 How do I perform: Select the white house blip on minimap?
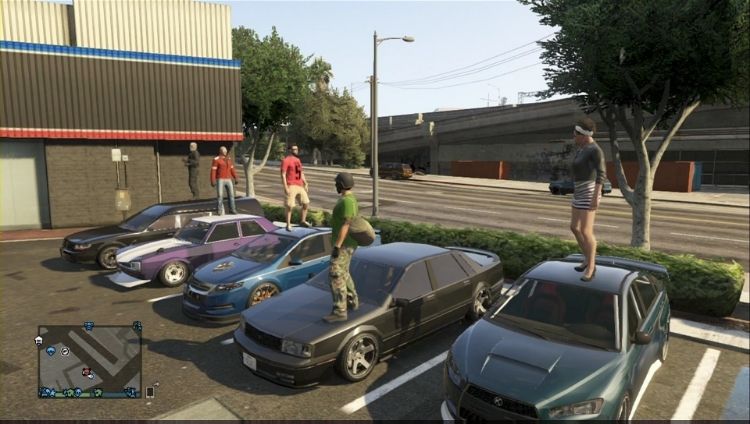point(38,340)
